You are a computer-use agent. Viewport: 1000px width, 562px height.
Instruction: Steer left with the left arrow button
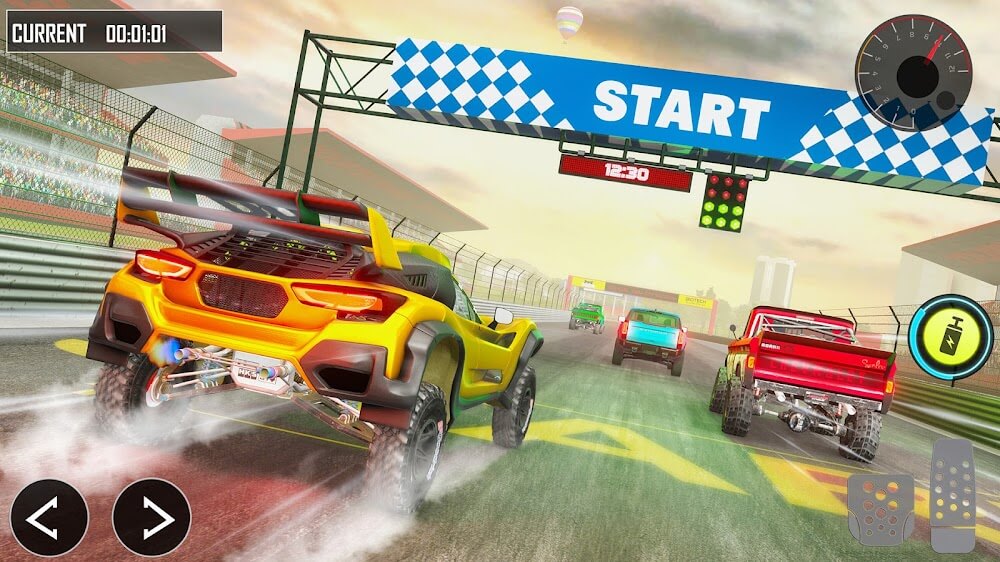click(x=50, y=517)
